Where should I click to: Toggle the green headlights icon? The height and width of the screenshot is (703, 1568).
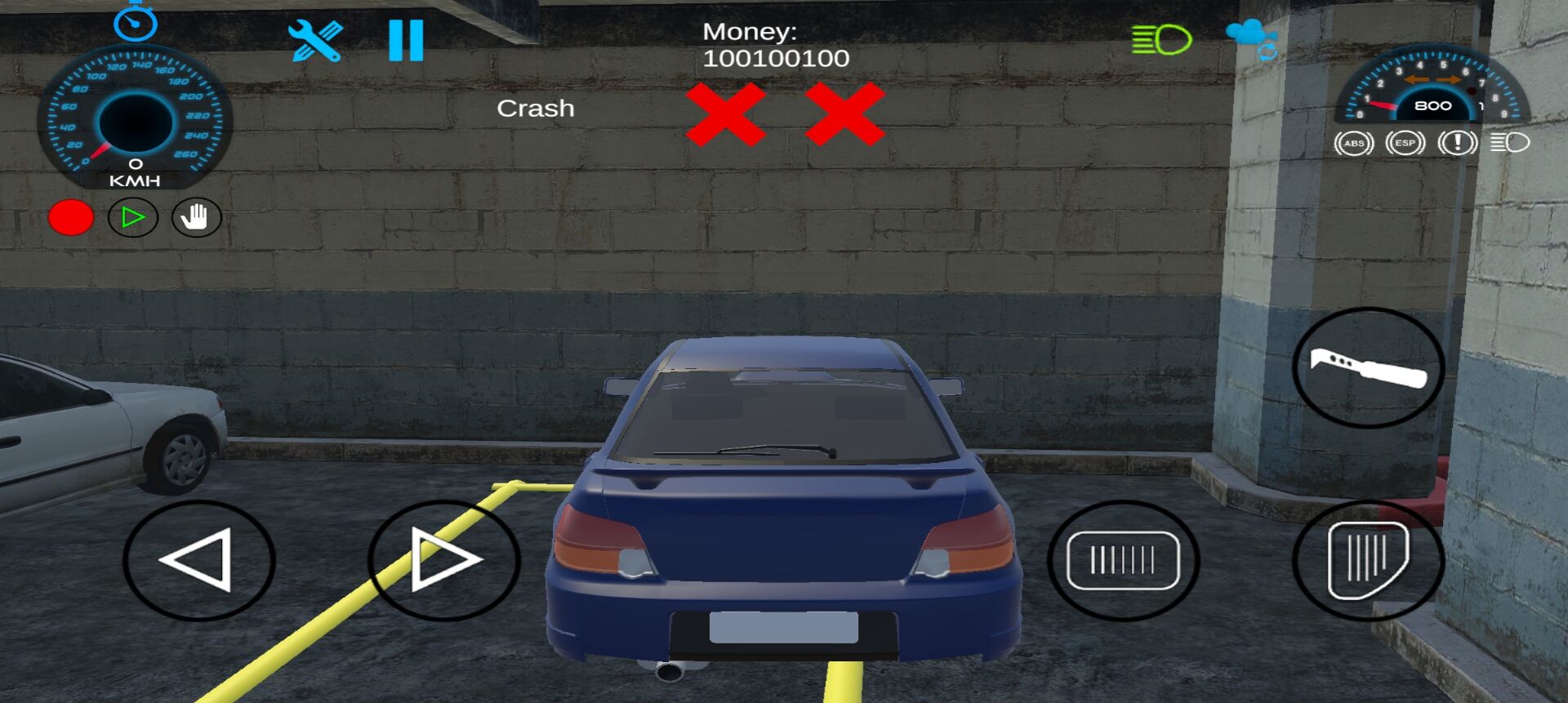(x=1161, y=39)
